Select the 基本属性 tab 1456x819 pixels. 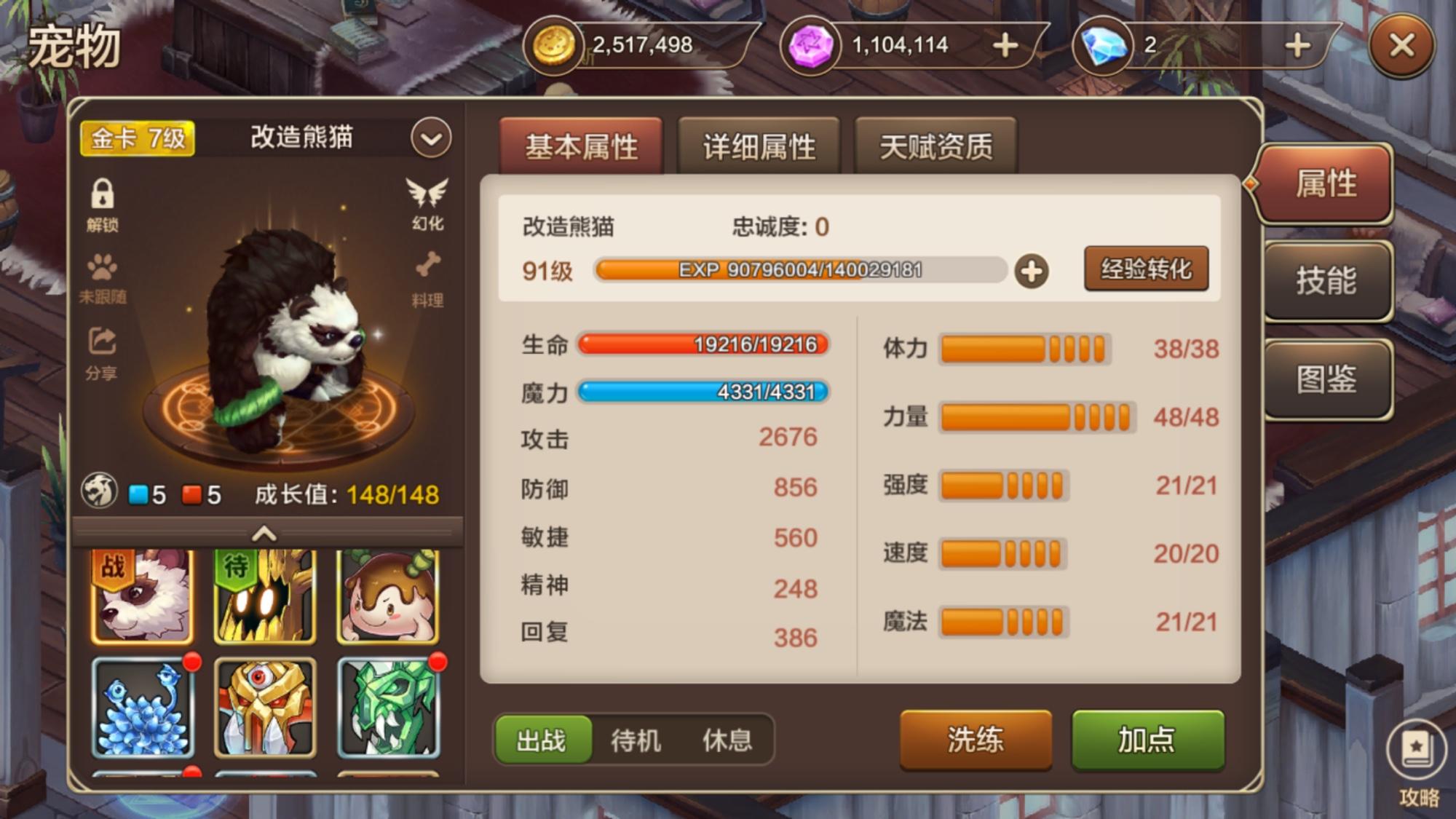coord(581,146)
